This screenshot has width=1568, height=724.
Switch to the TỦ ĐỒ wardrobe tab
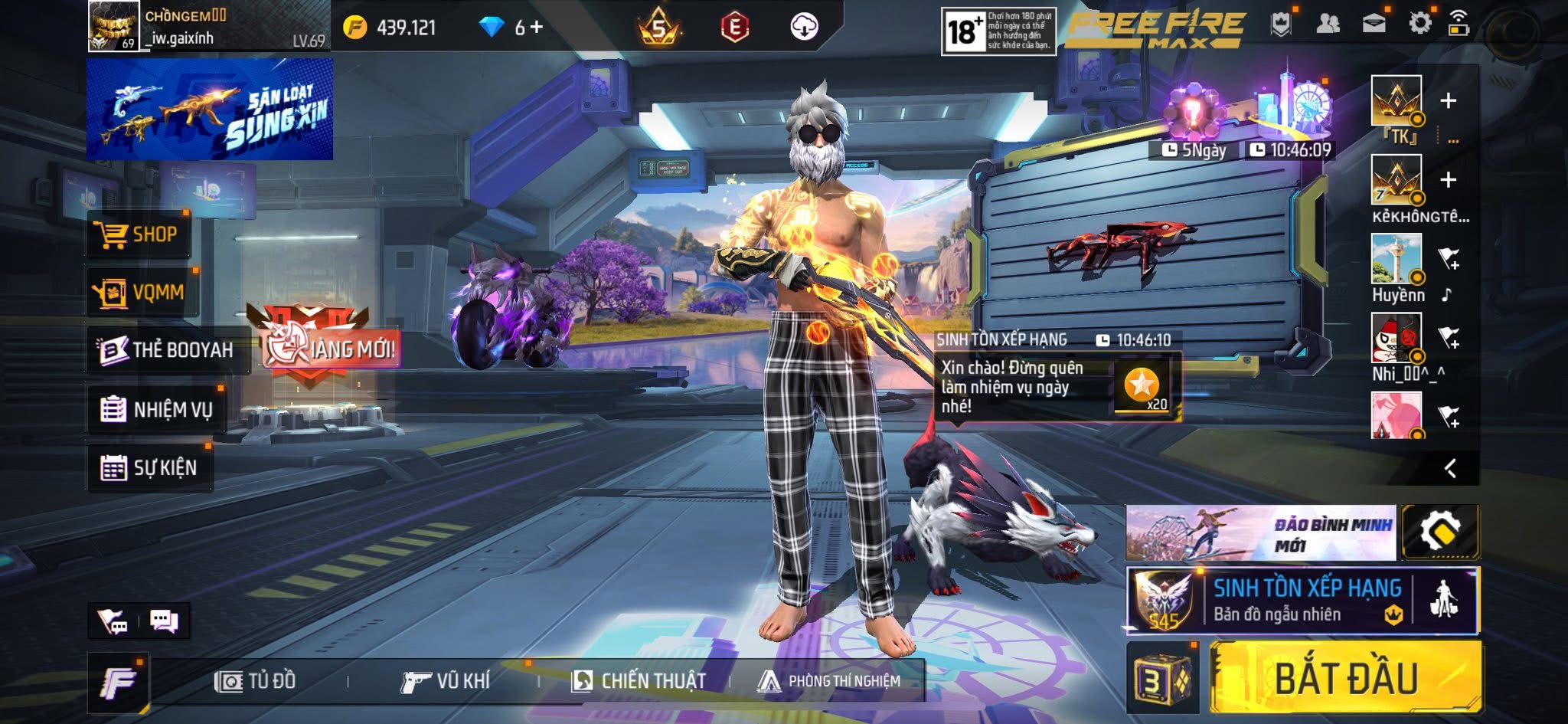pyautogui.click(x=256, y=681)
